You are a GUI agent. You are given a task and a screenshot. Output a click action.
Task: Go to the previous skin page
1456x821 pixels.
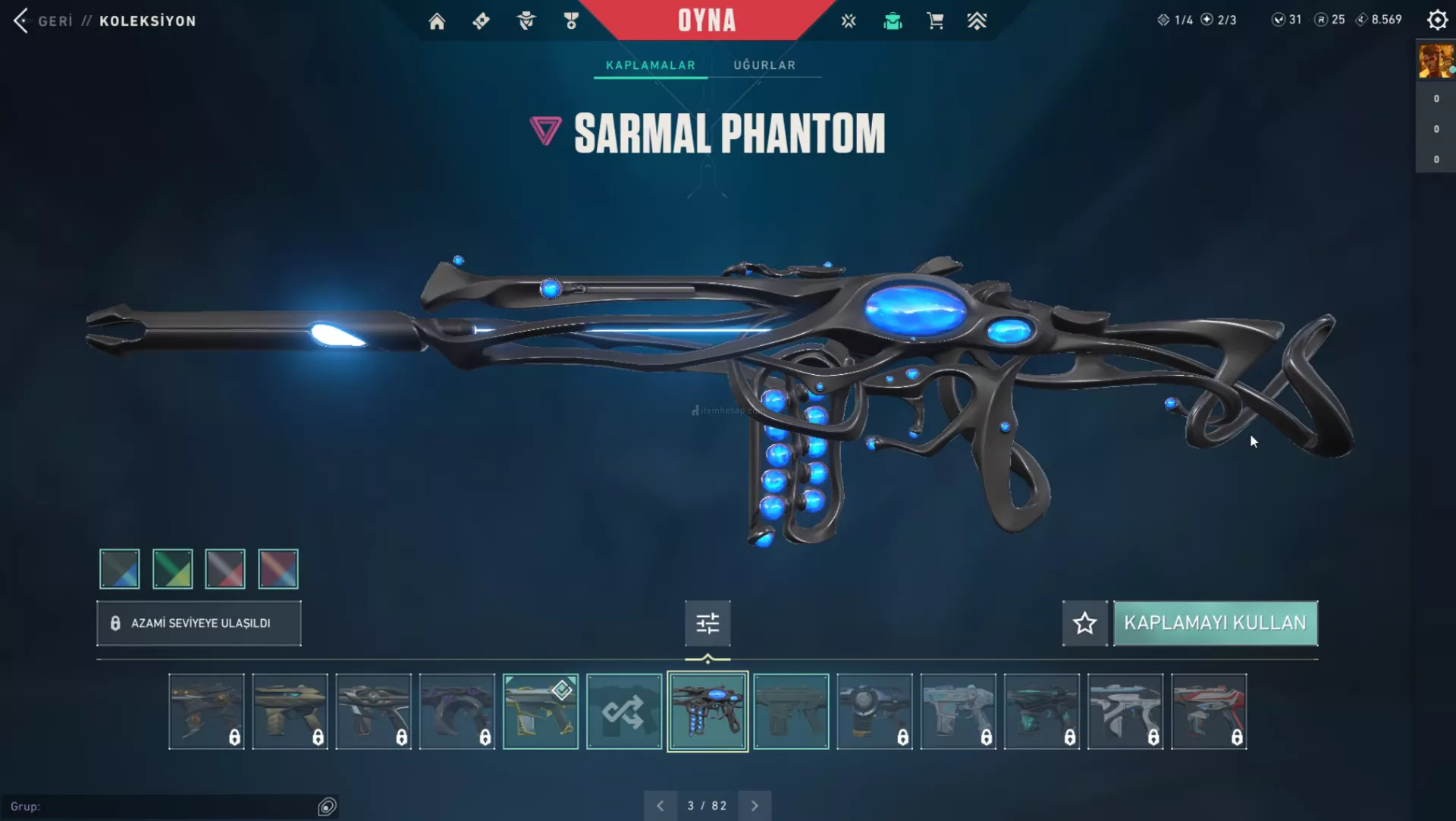[x=661, y=806]
